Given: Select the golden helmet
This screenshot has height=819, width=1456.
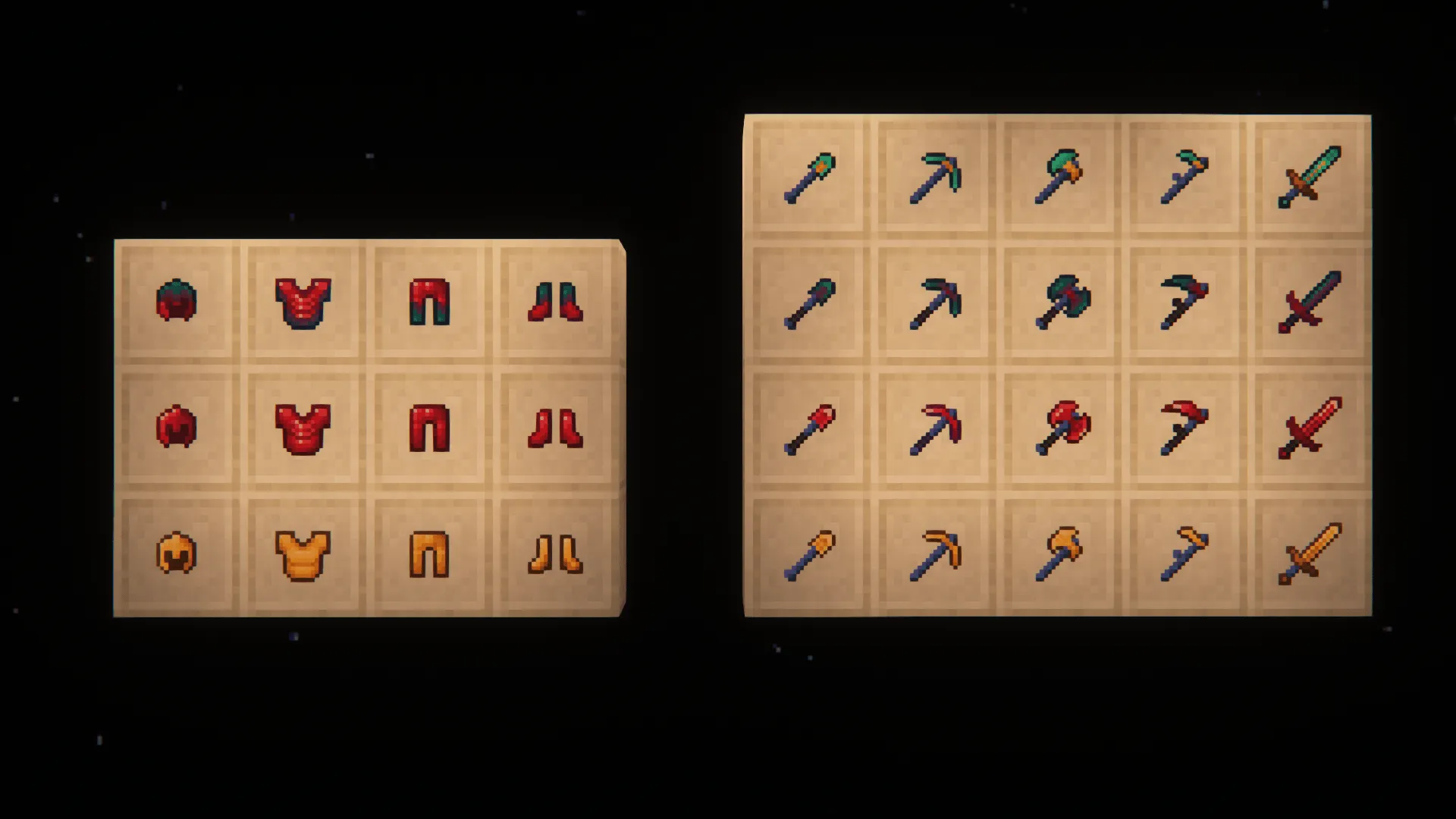Looking at the screenshot, I should tap(176, 553).
